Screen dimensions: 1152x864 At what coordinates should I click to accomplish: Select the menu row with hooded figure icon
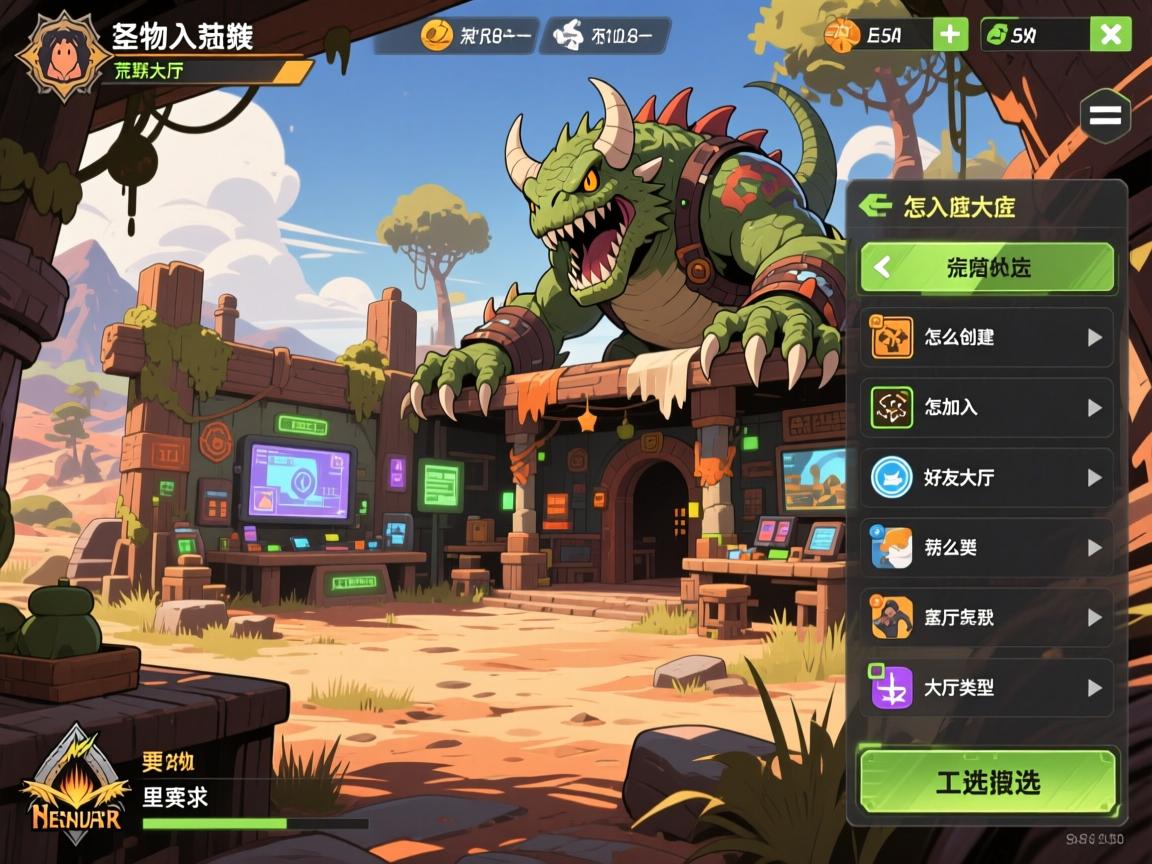click(x=987, y=618)
